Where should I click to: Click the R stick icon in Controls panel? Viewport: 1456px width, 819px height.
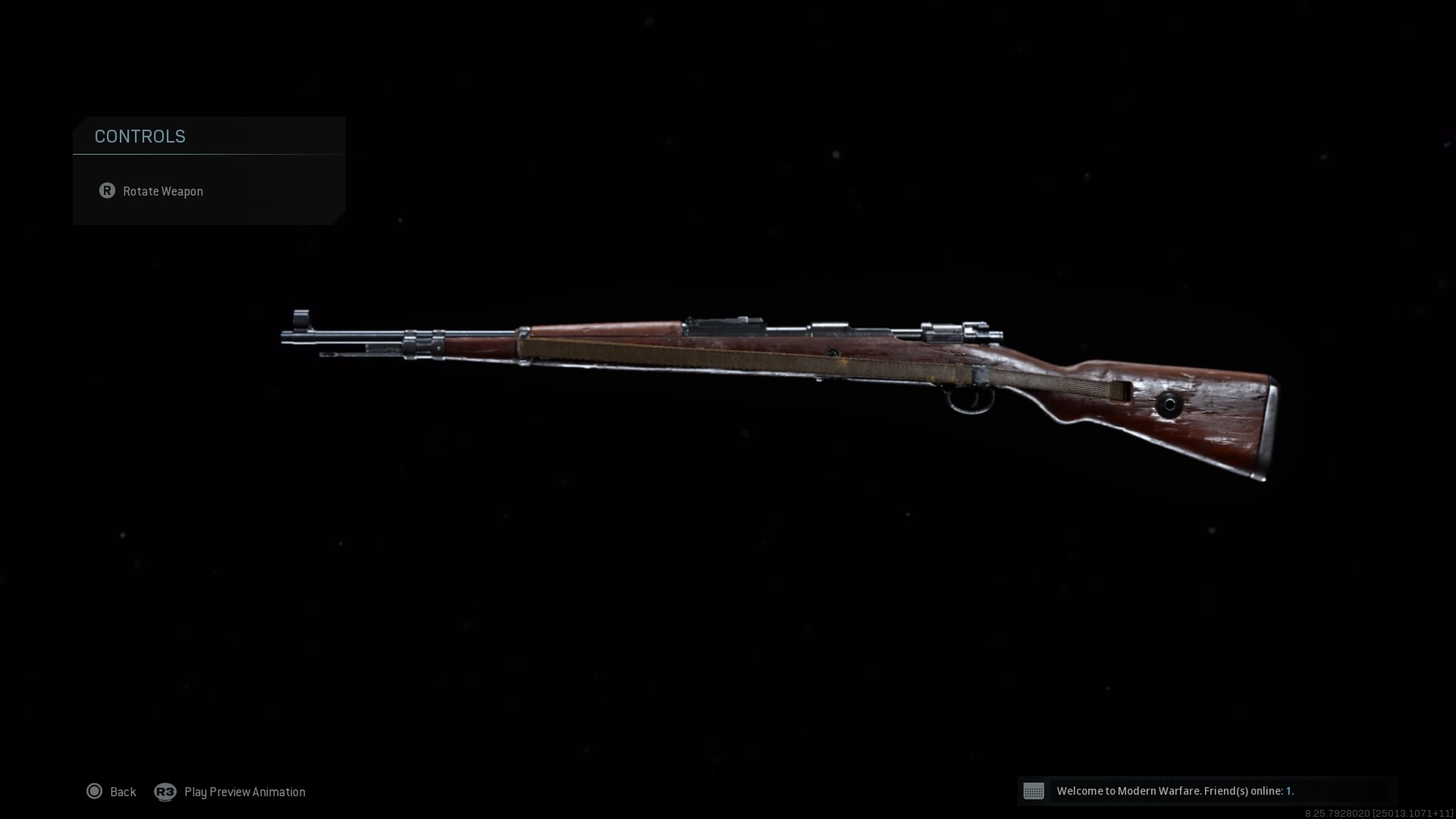pos(107,191)
